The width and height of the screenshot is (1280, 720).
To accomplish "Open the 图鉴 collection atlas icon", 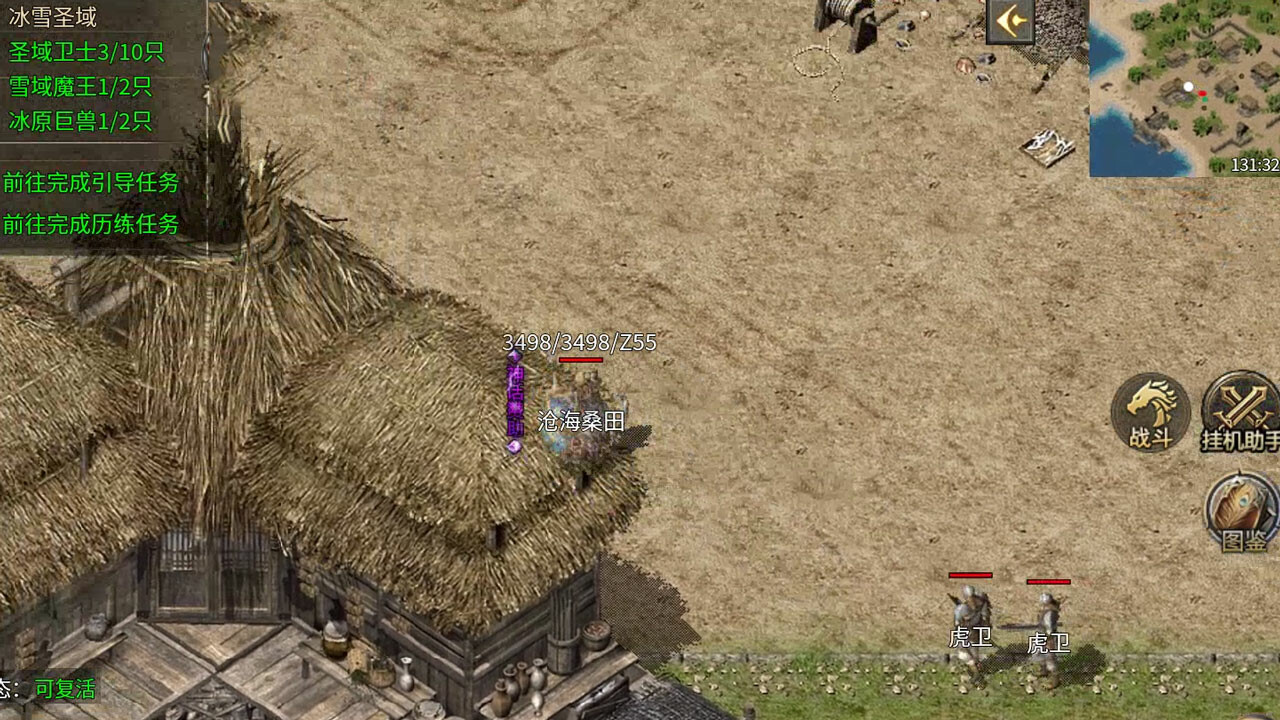I will pyautogui.click(x=1238, y=513).
